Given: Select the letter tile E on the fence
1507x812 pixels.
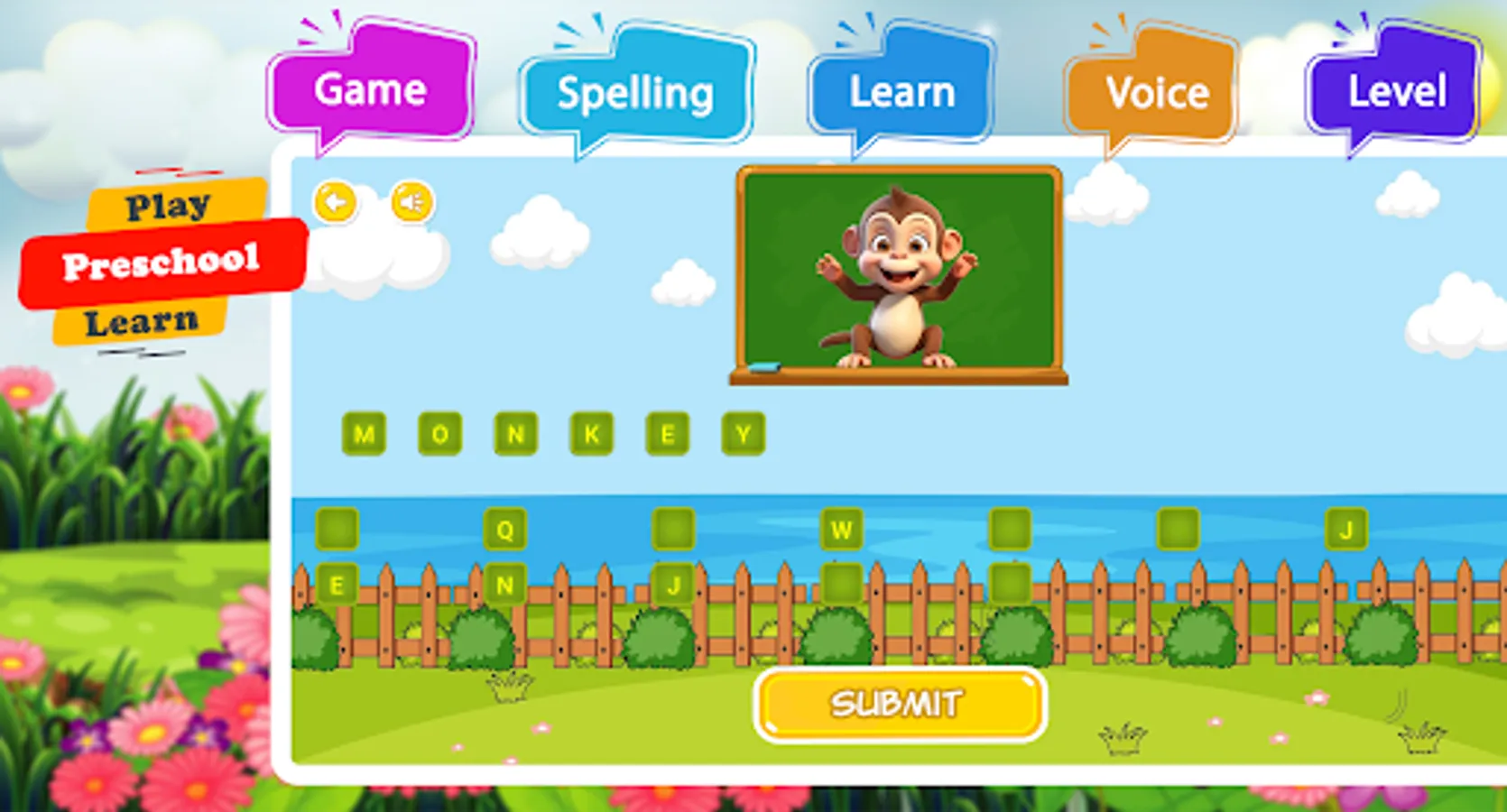Looking at the screenshot, I should (x=336, y=585).
